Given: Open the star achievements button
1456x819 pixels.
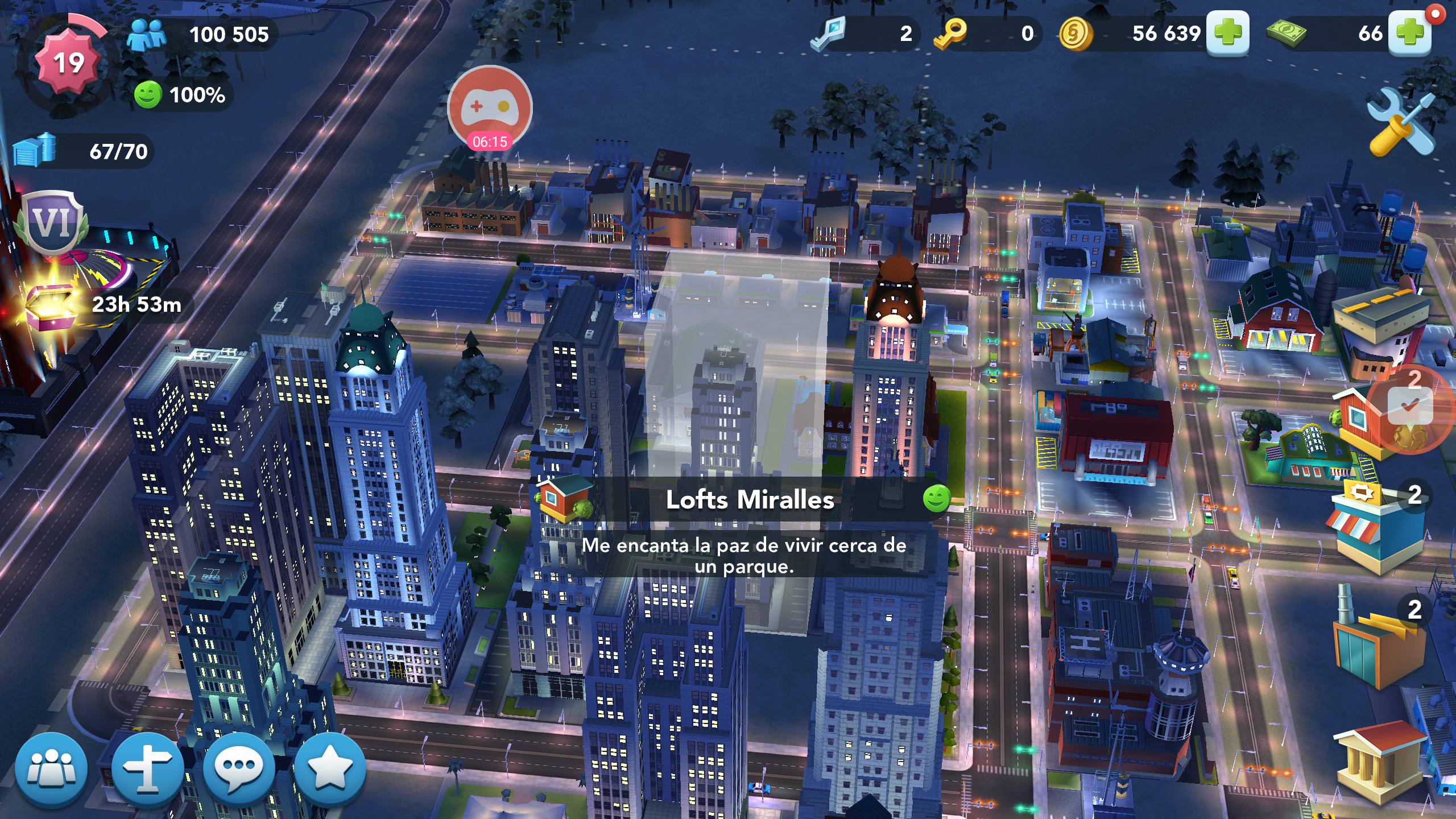Looking at the screenshot, I should [x=330, y=770].
